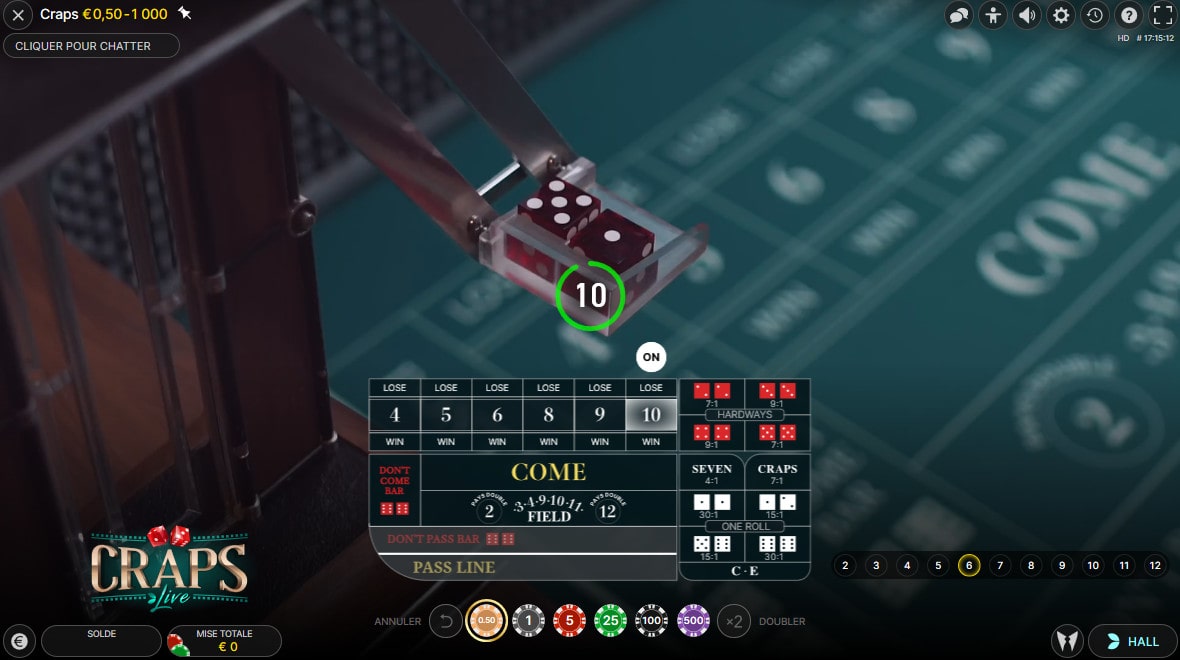Close the Craps game window
Viewport: 1180px width, 660px height.
tap(18, 15)
